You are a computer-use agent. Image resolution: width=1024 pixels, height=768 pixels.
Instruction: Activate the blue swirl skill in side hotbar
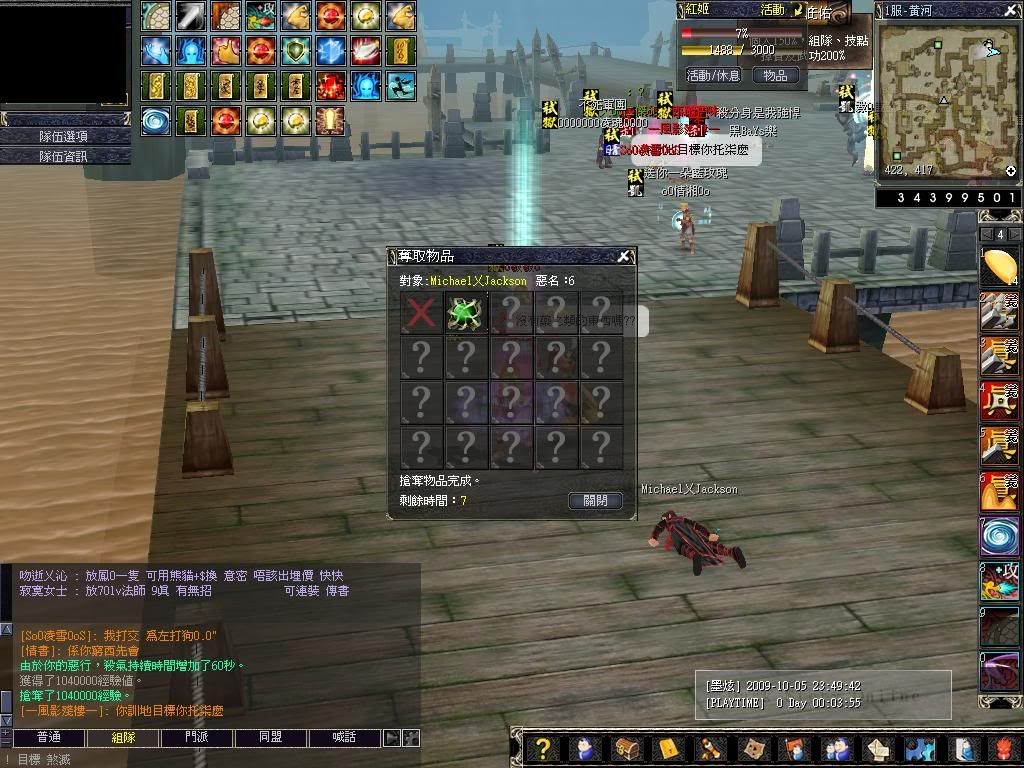(x=998, y=535)
